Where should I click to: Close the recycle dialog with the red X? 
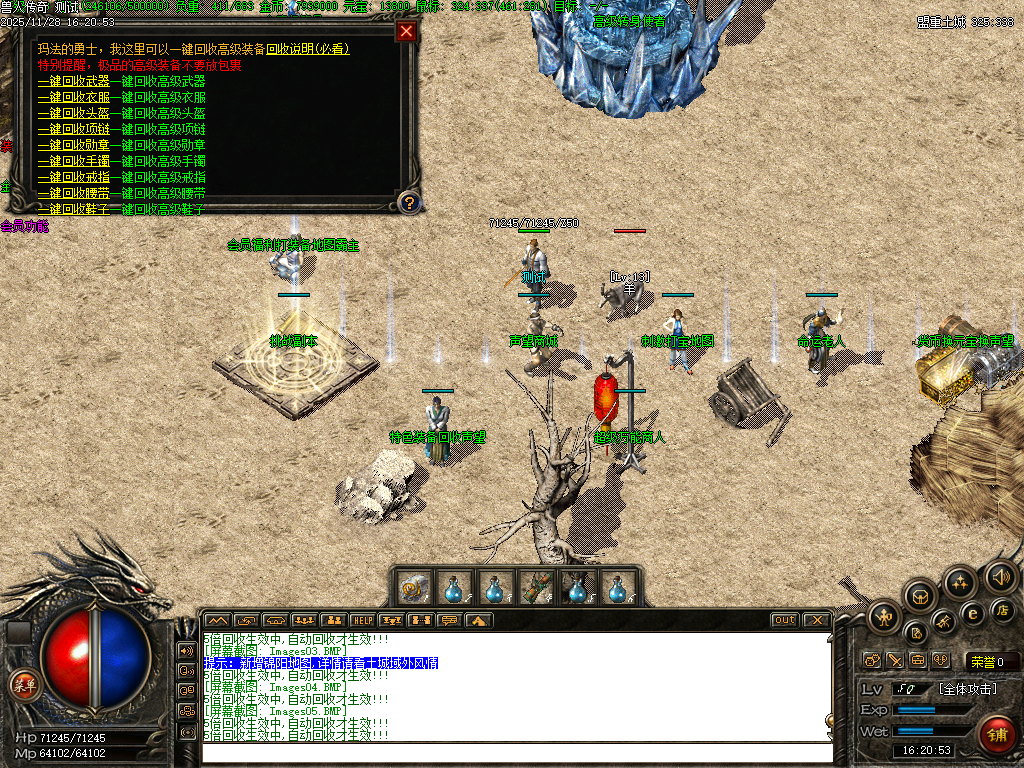(x=406, y=31)
